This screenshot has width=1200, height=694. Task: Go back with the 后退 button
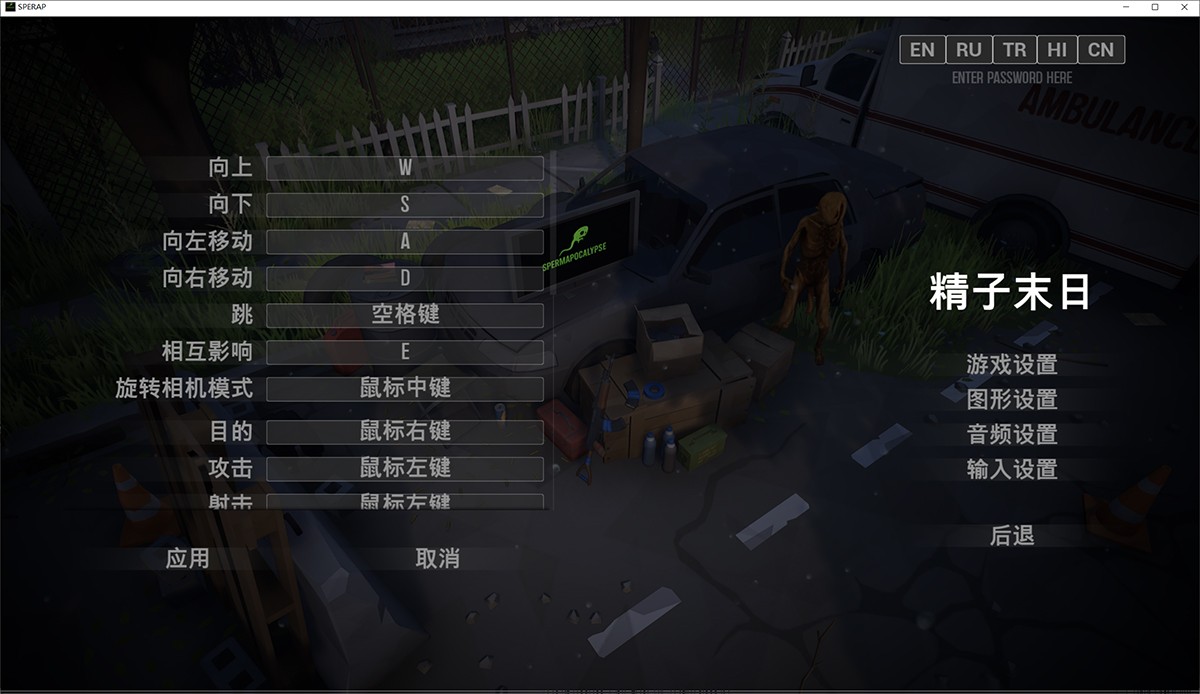(1012, 537)
